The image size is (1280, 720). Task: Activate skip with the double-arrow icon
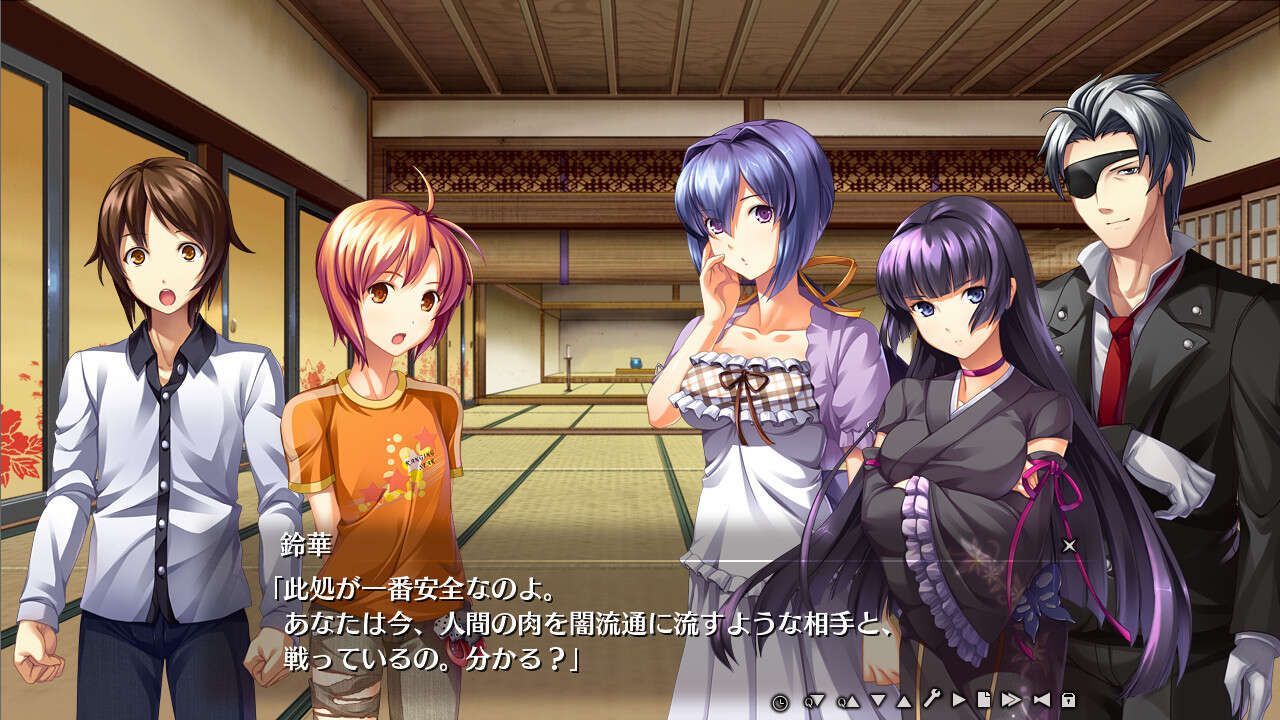tap(1011, 700)
